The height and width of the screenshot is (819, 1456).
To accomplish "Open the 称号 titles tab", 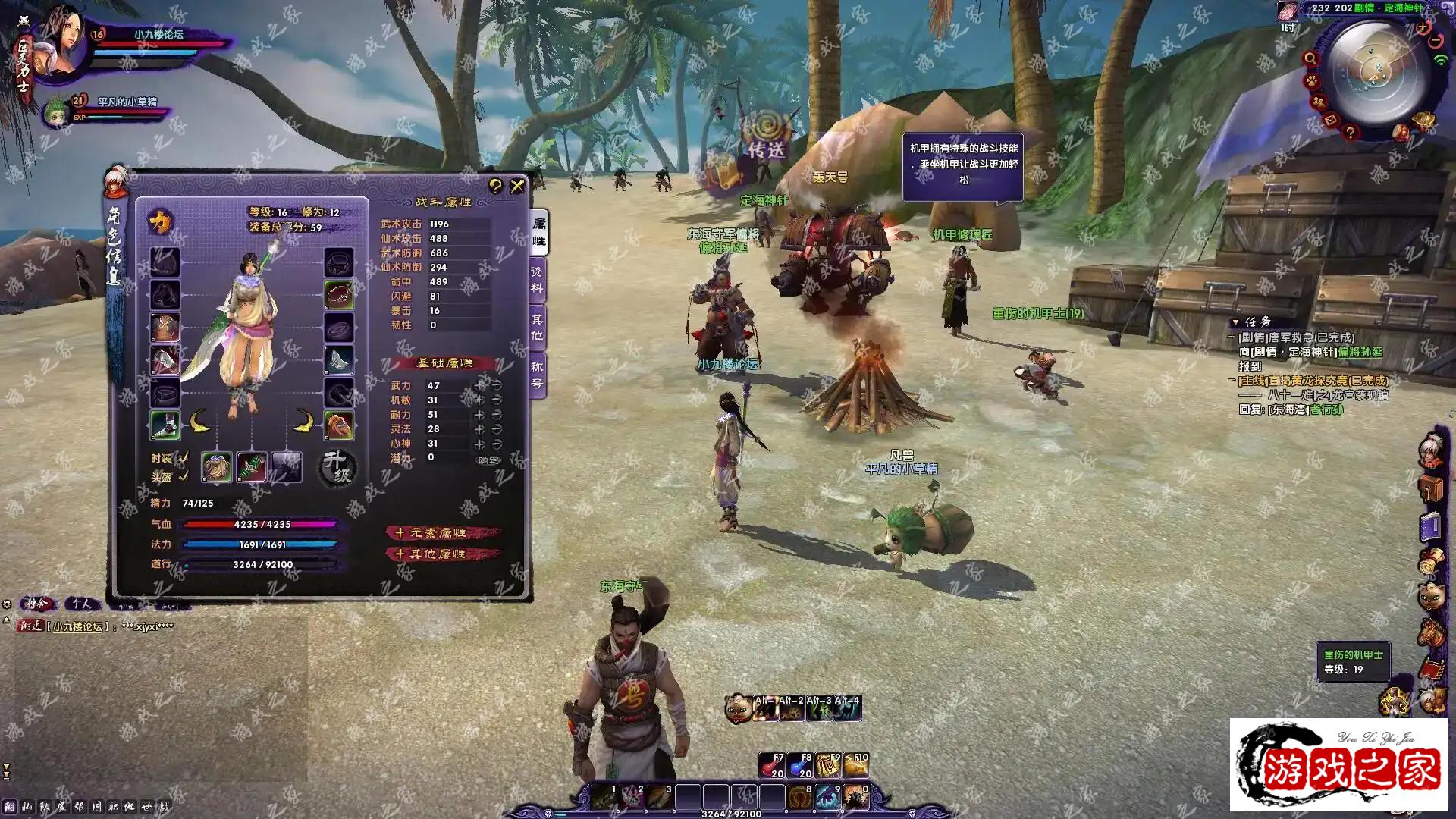I will (x=537, y=375).
